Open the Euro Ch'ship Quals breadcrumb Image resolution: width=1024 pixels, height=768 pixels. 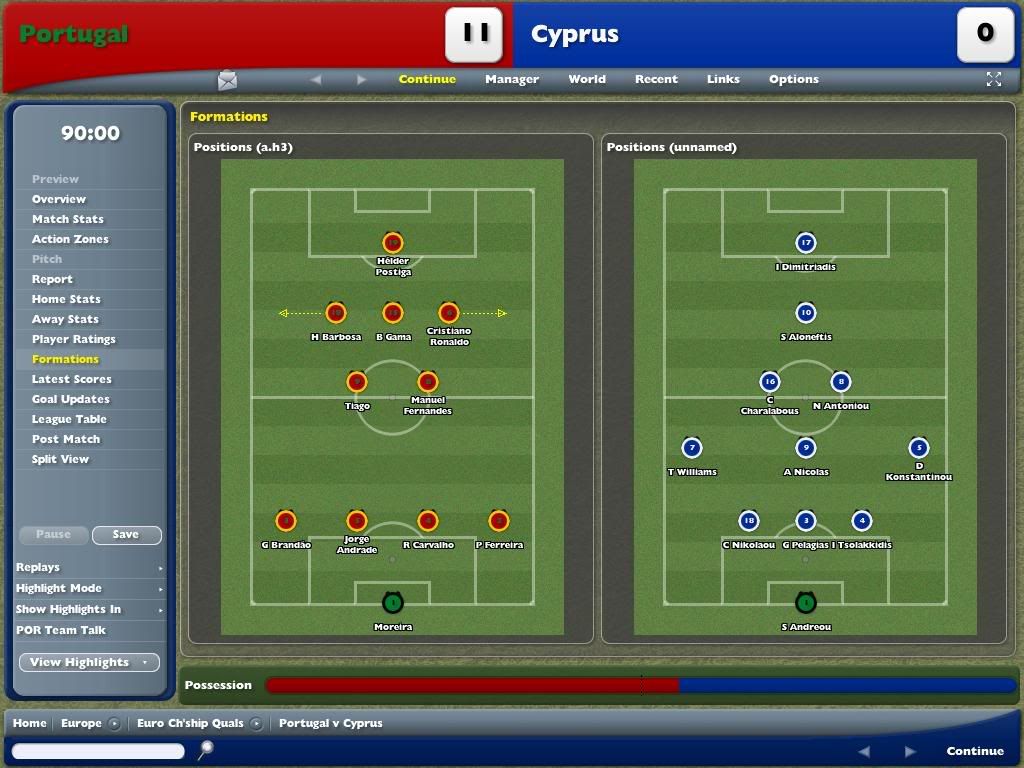[x=190, y=723]
